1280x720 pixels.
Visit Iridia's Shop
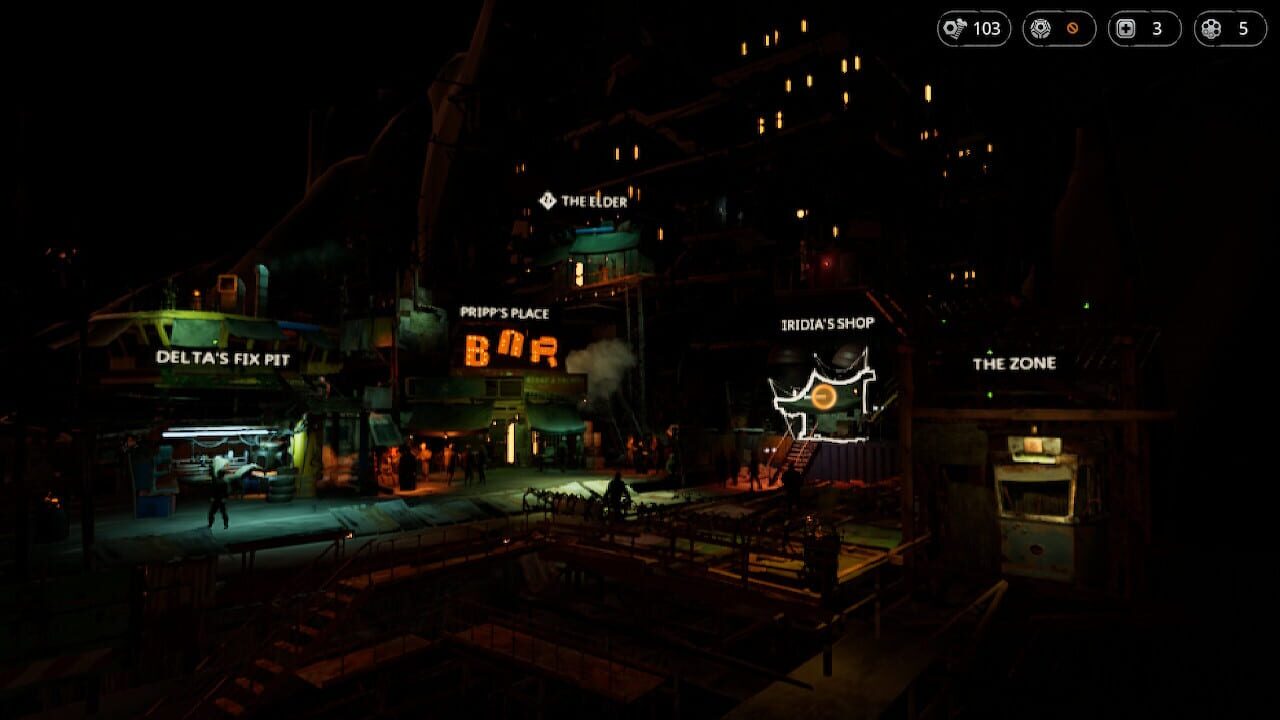826,322
